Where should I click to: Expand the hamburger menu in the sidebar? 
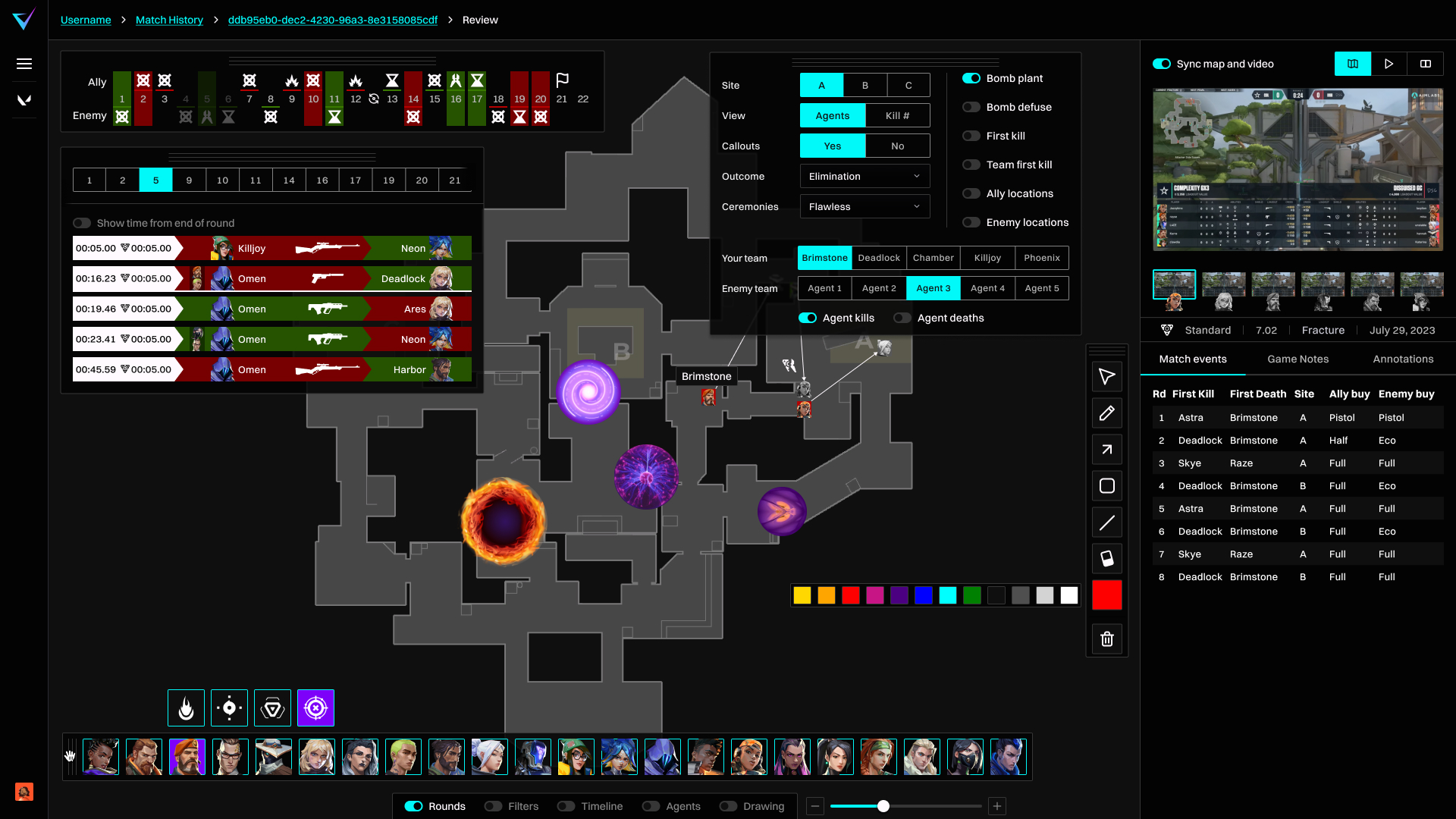(24, 64)
